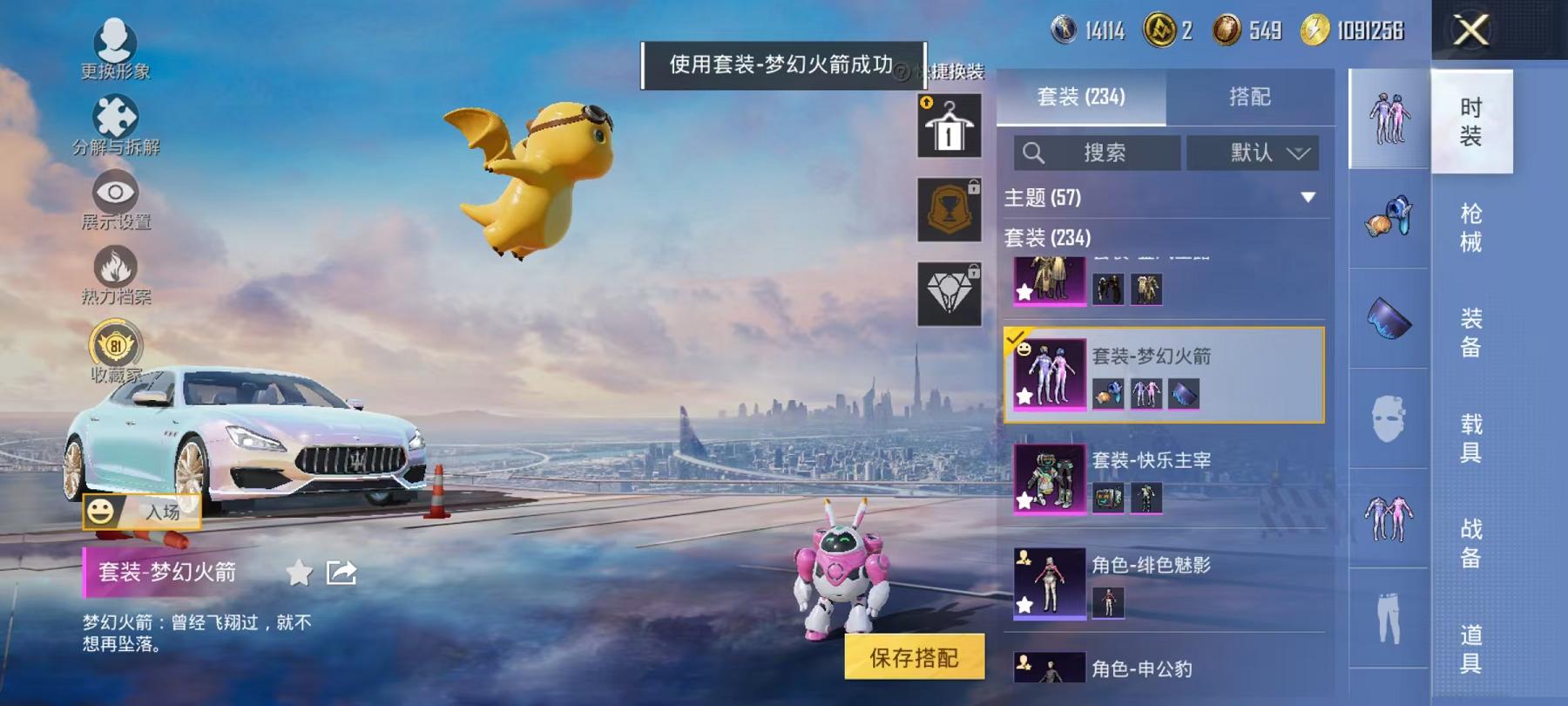Open the 枪械 category tab
Viewport: 1568px width, 706px height.
(x=1471, y=225)
